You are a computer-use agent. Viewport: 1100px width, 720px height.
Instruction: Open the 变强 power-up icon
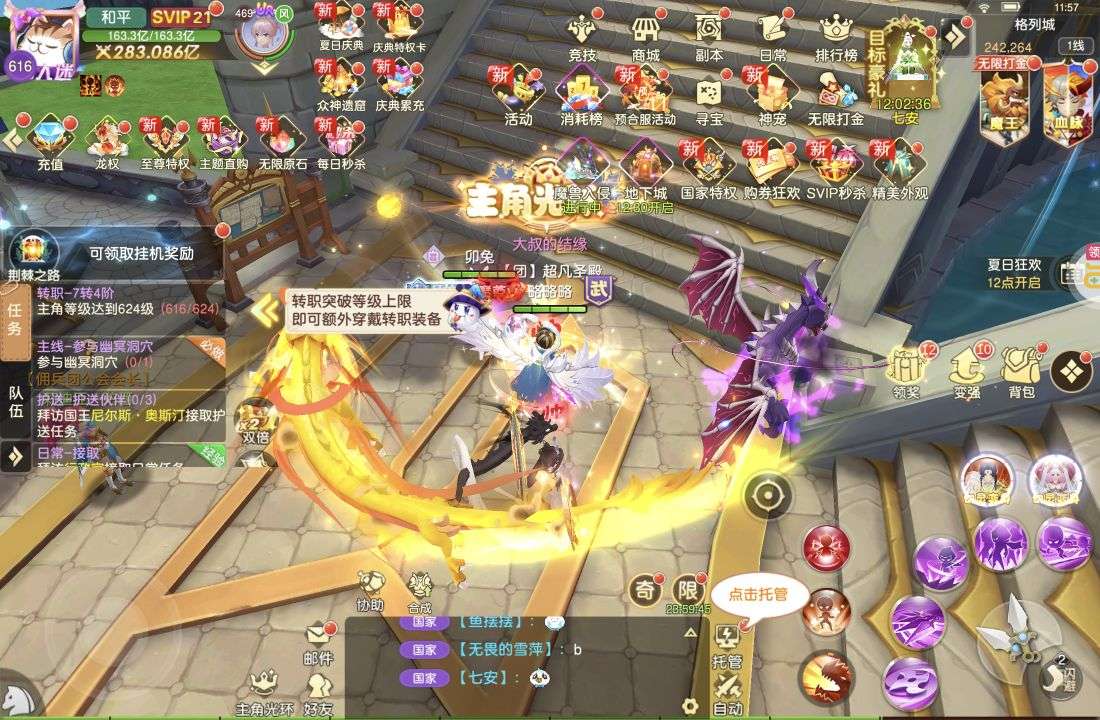pos(966,372)
